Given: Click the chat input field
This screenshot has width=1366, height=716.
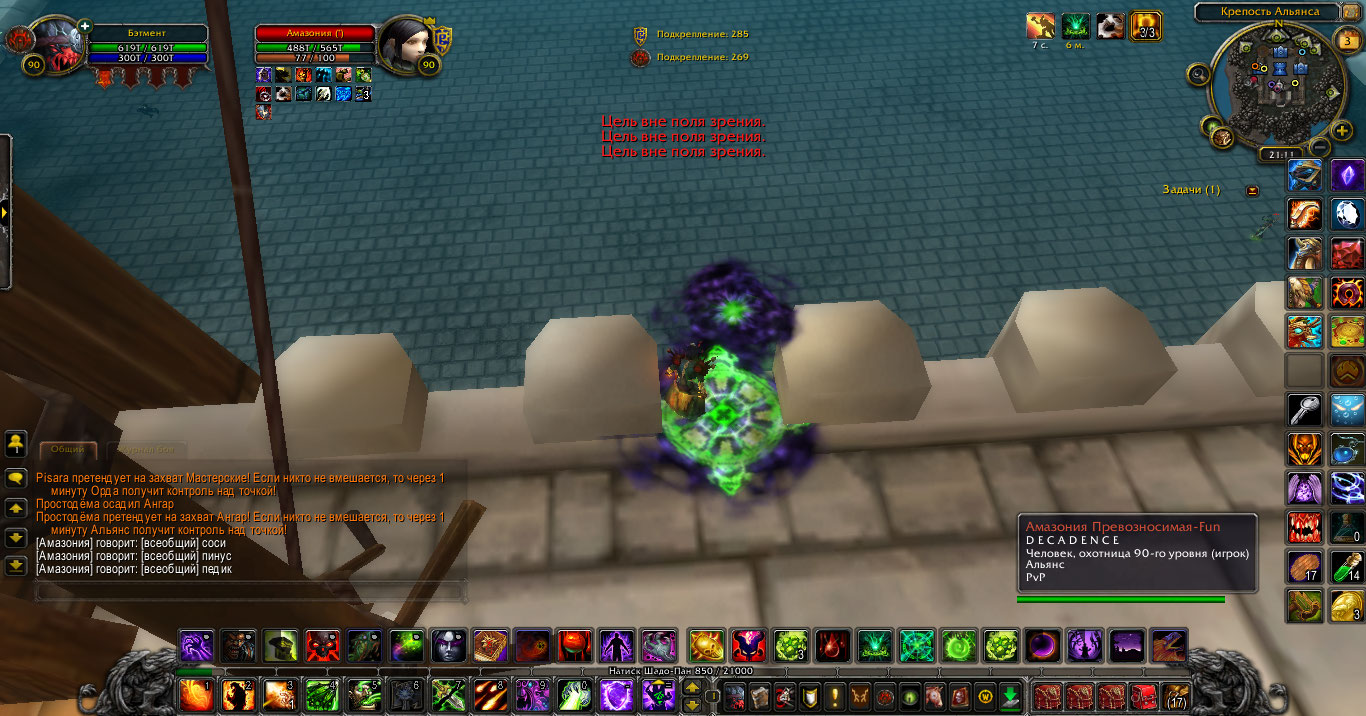Looking at the screenshot, I should click(x=250, y=592).
